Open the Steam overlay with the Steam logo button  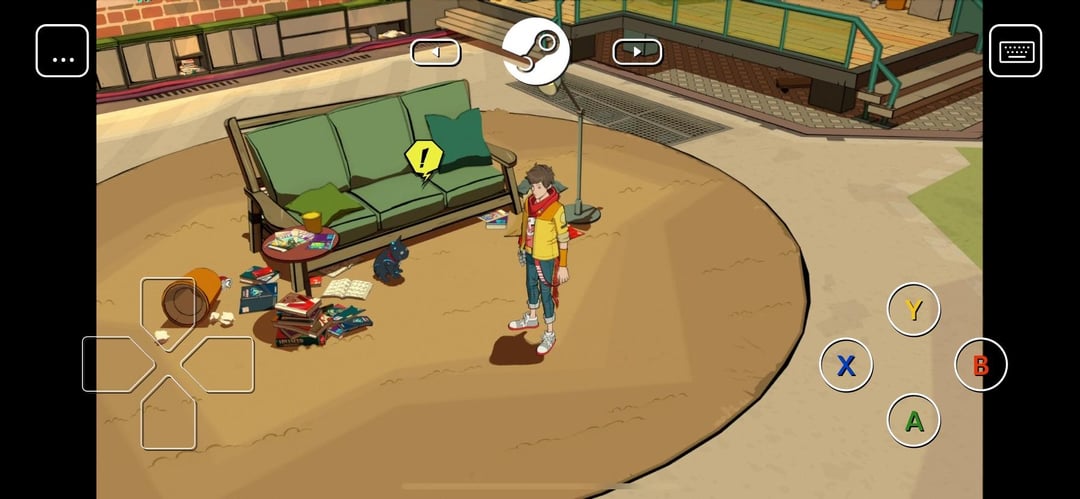point(536,51)
